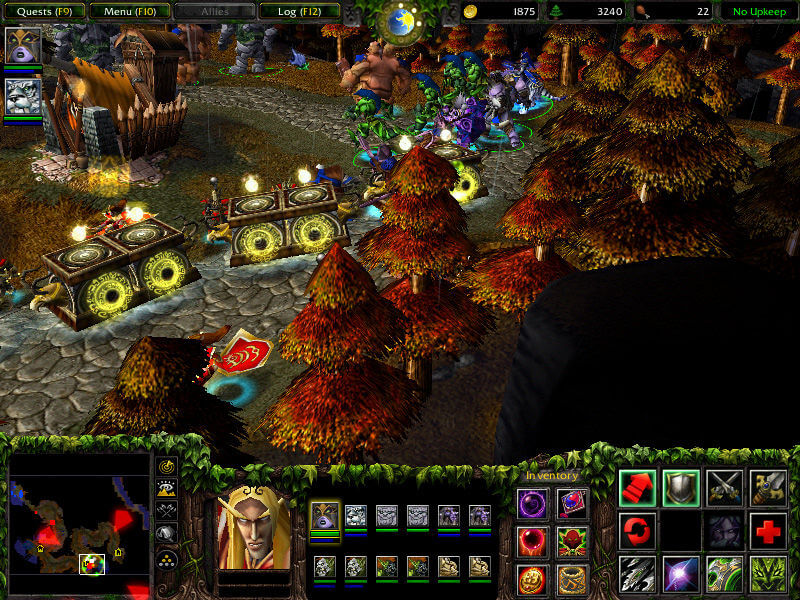Choose the red arrow Move command
The height and width of the screenshot is (600, 800).
tap(637, 487)
